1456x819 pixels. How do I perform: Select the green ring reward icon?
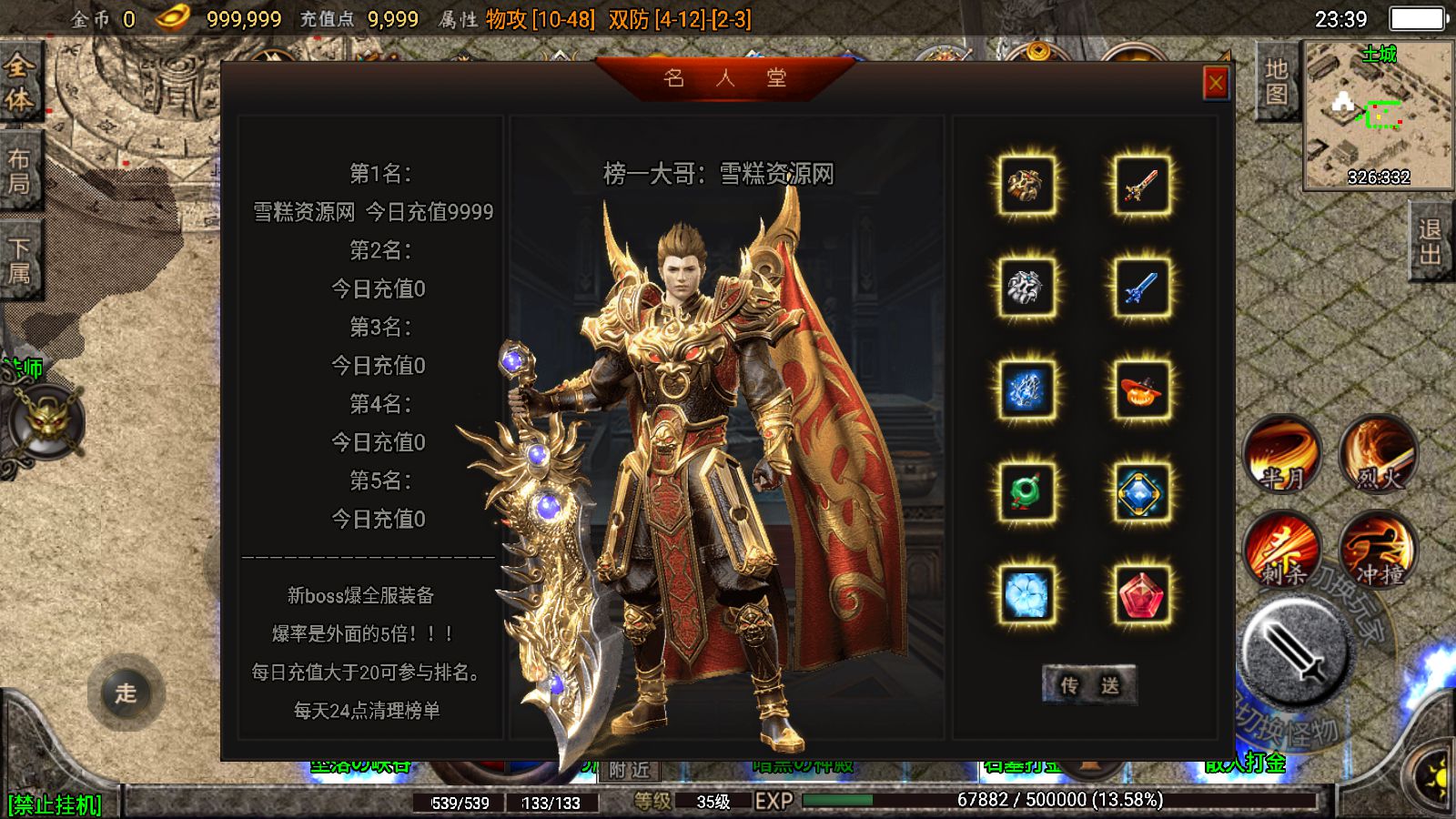click(1026, 491)
